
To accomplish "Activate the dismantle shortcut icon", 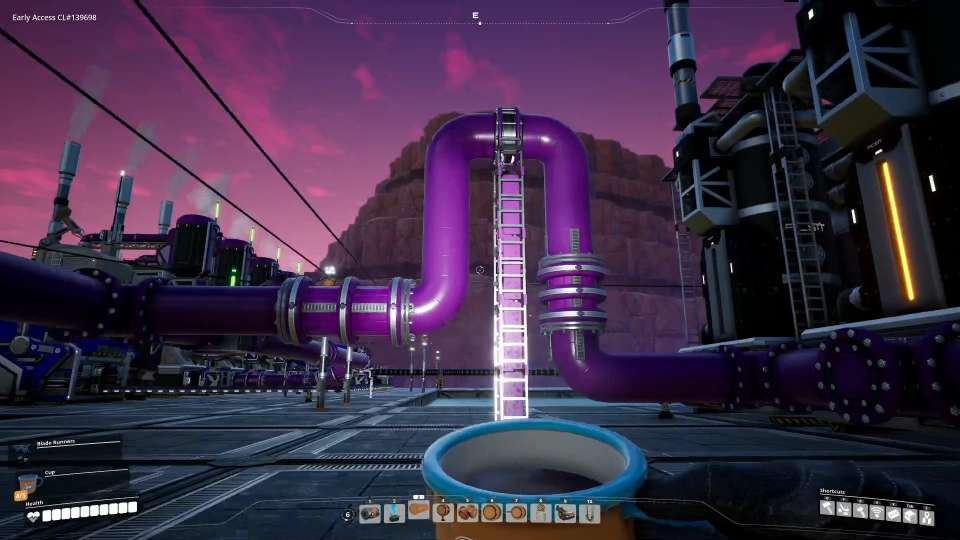I will [844, 508].
